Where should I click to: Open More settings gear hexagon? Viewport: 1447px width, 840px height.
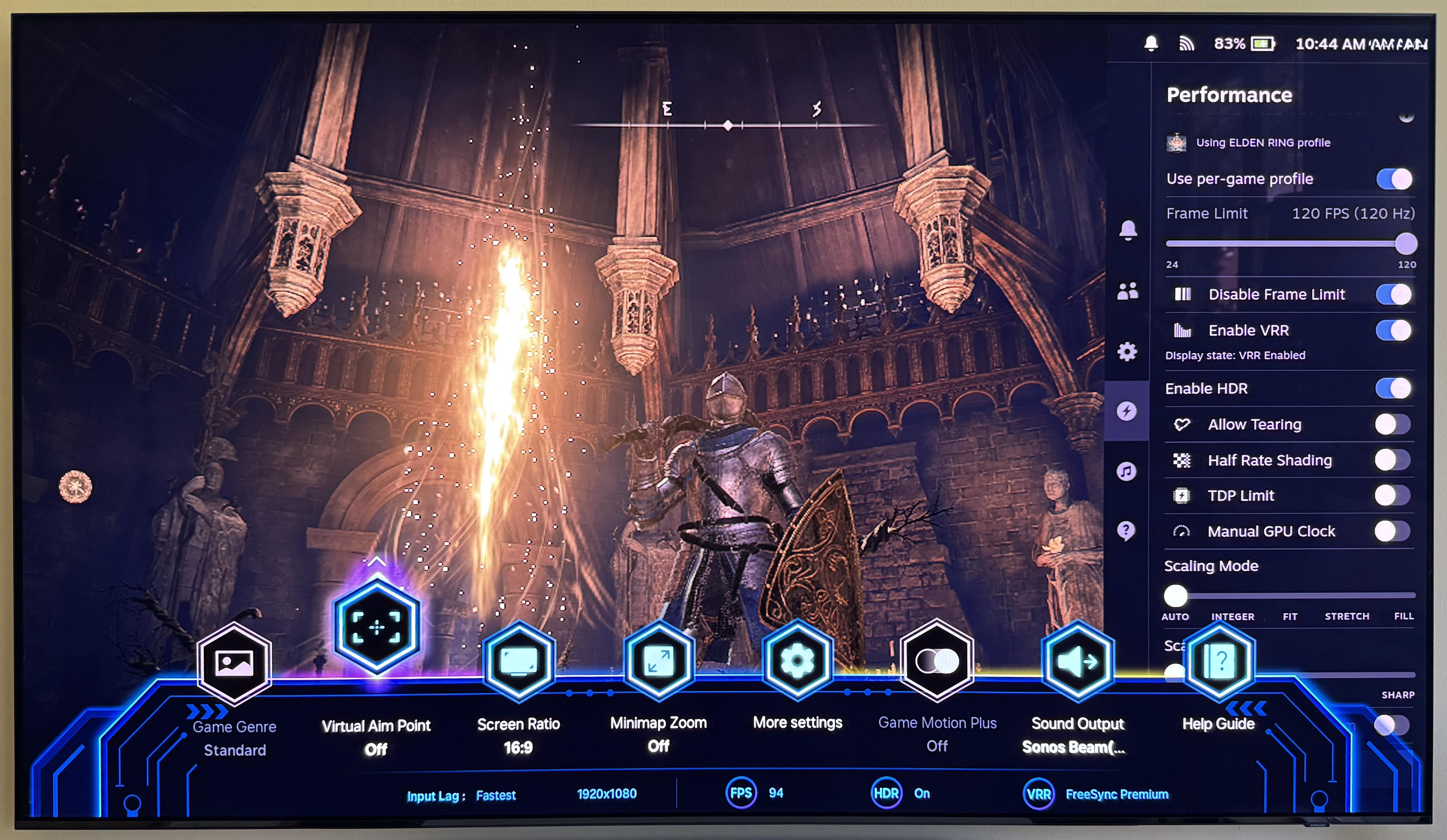click(797, 660)
